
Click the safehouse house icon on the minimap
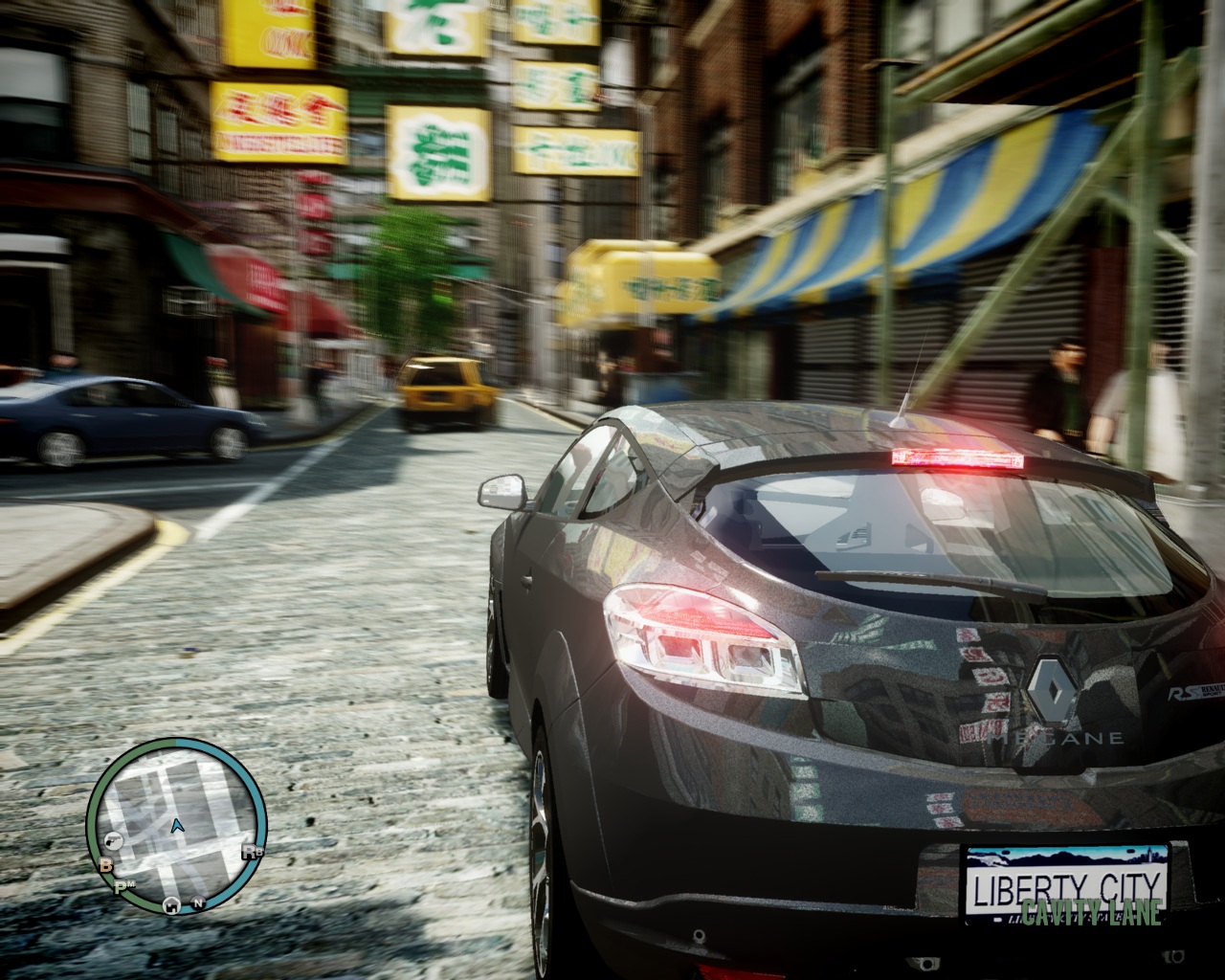pos(171,905)
